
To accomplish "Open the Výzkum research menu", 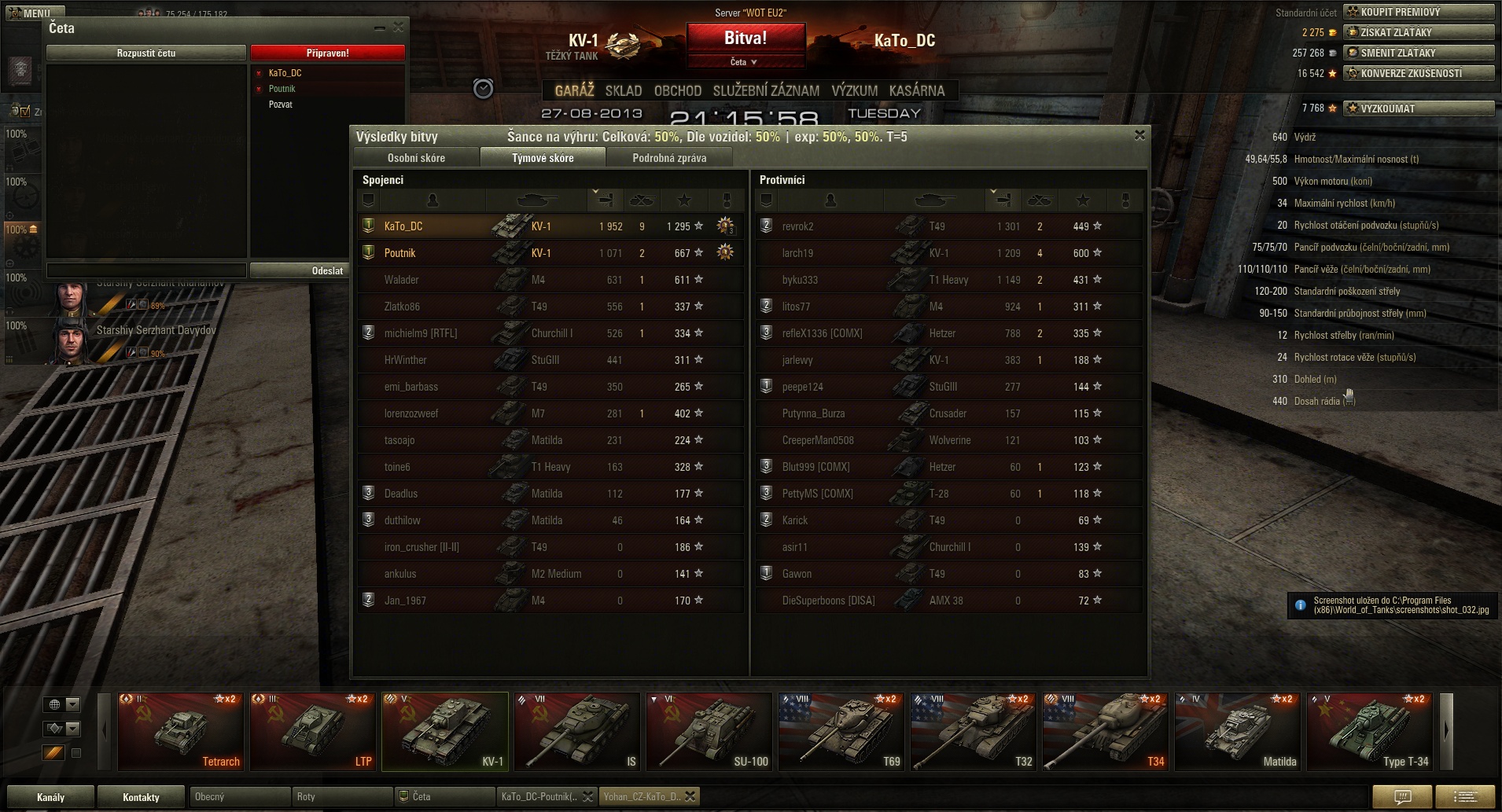I will (854, 90).
